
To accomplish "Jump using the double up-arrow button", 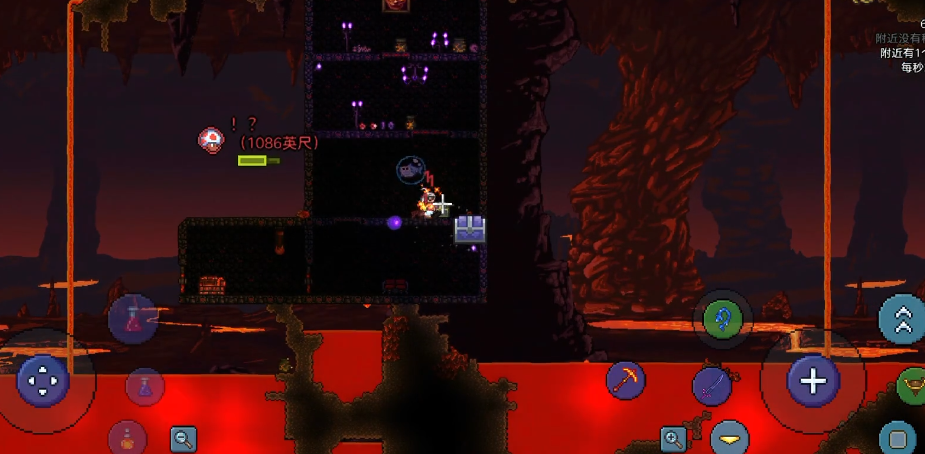I will coord(902,319).
